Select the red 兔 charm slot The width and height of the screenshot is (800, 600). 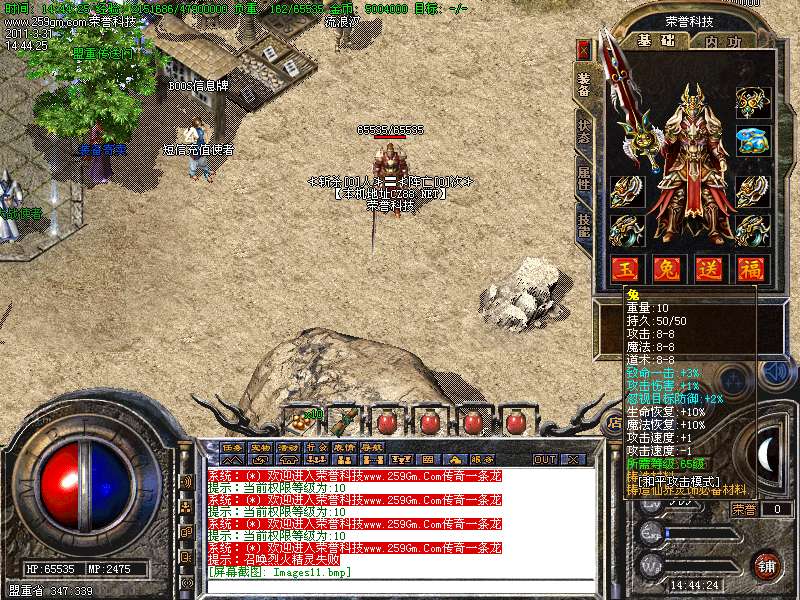point(667,268)
